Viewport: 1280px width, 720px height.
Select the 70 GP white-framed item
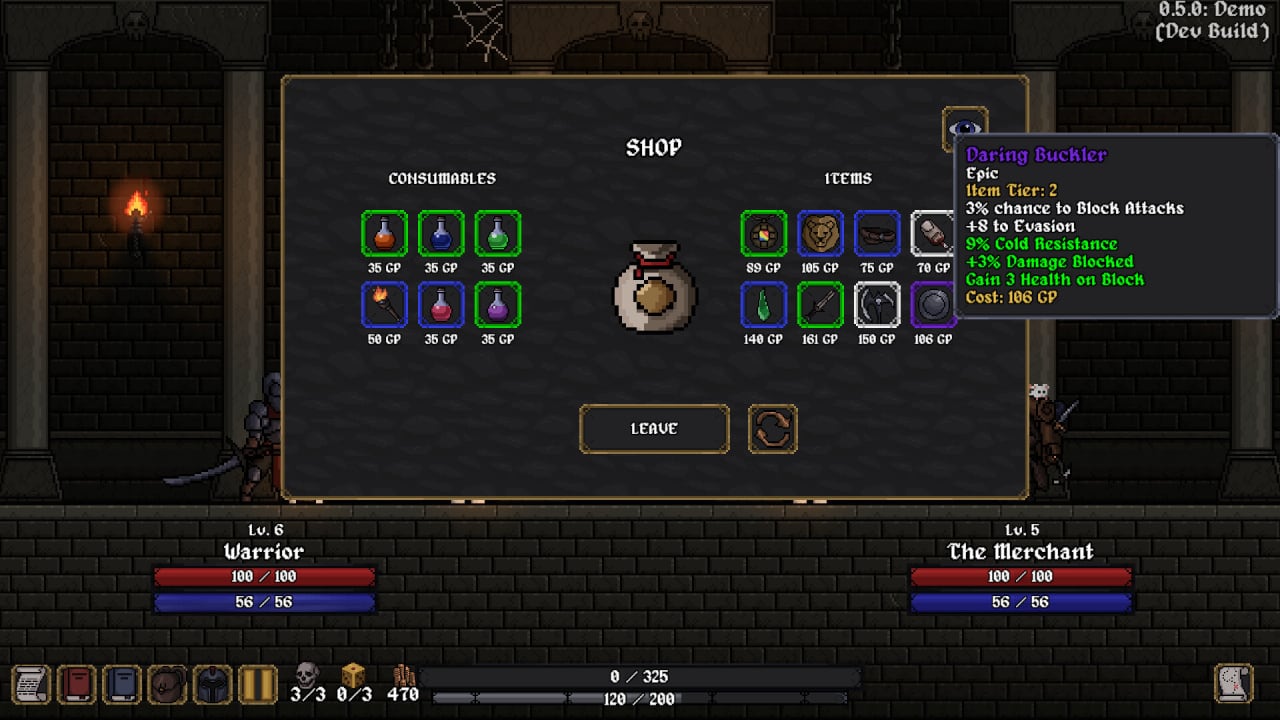point(933,234)
